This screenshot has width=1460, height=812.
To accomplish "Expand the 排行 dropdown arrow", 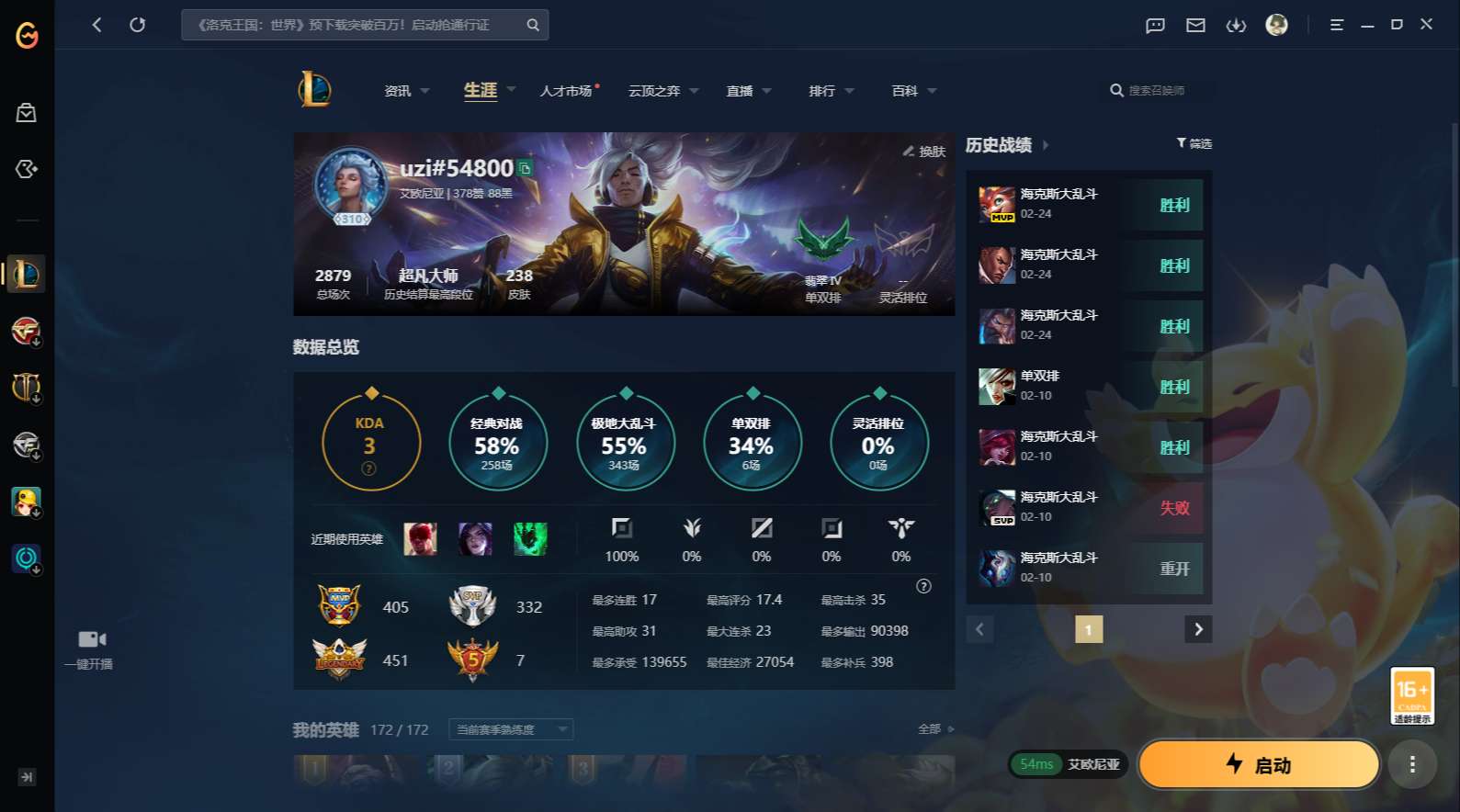I will [850, 91].
